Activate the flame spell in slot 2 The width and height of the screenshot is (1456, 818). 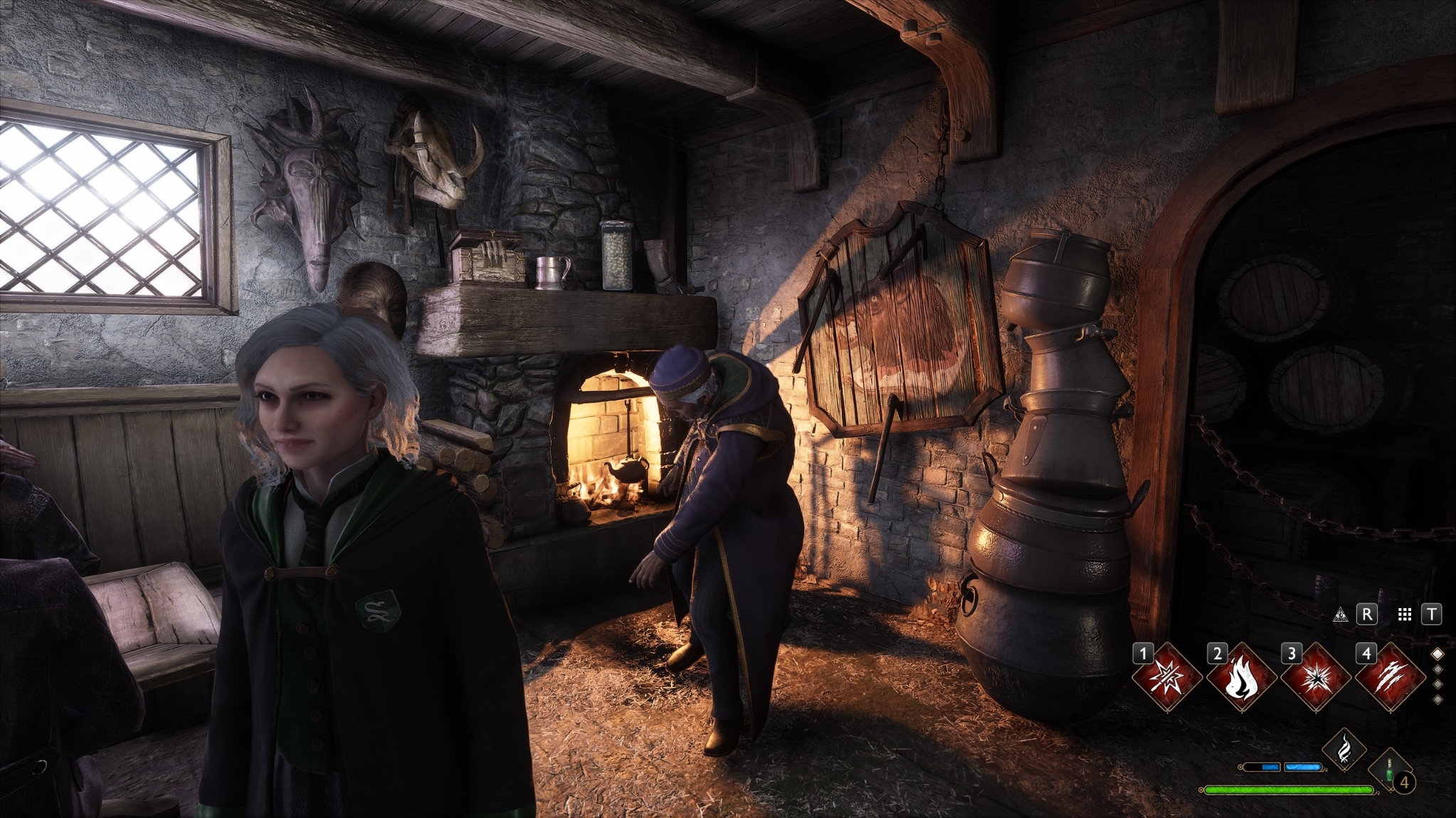click(1241, 676)
